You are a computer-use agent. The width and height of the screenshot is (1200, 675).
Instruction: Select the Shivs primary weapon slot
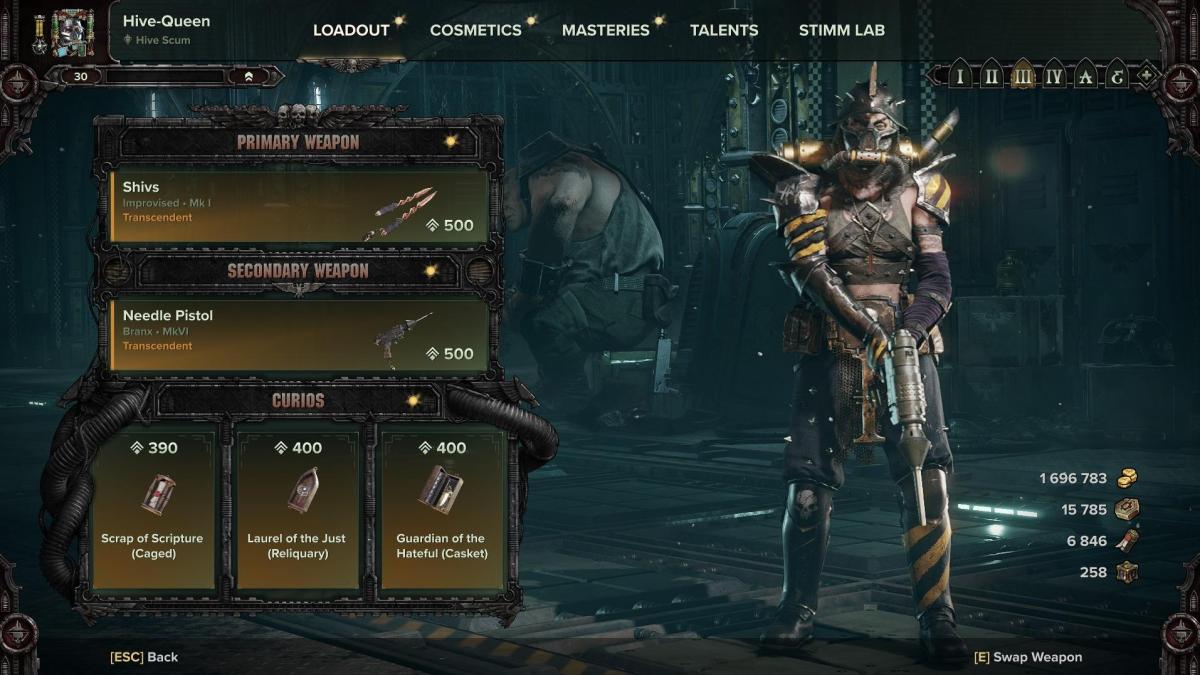click(299, 205)
